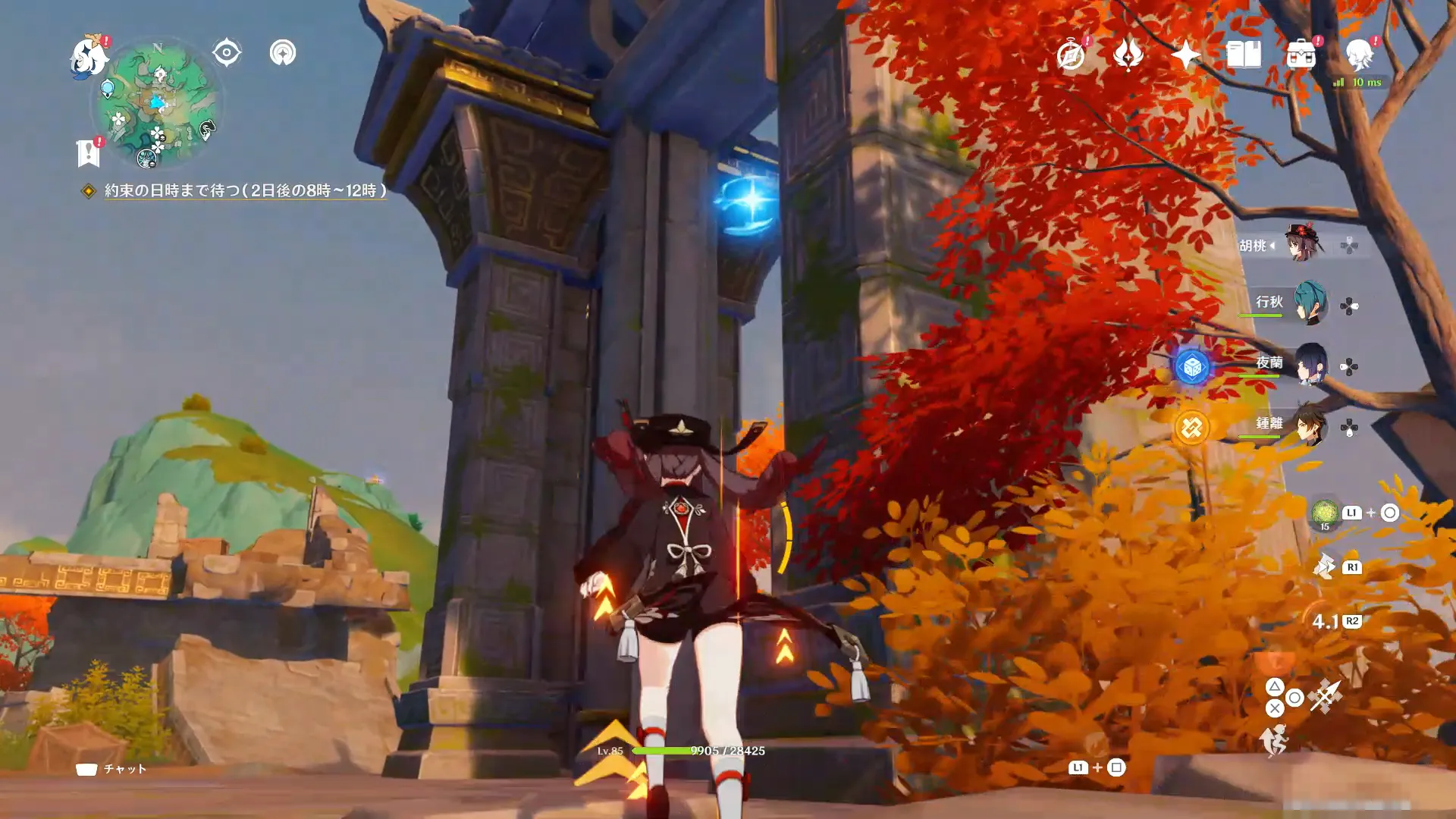Open the adventurer handbook book icon

click(1243, 55)
